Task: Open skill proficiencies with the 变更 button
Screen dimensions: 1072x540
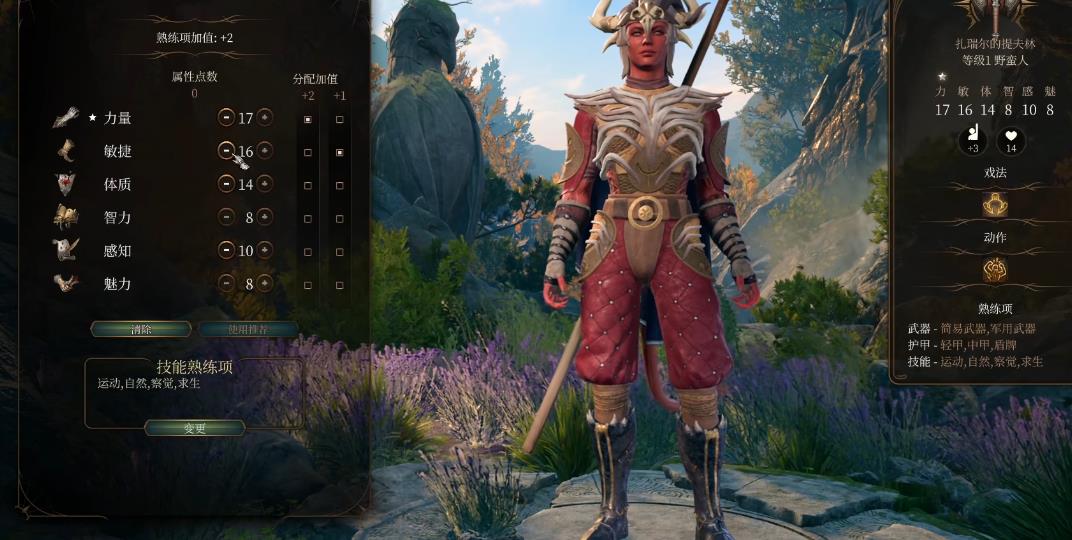Action: click(x=195, y=428)
